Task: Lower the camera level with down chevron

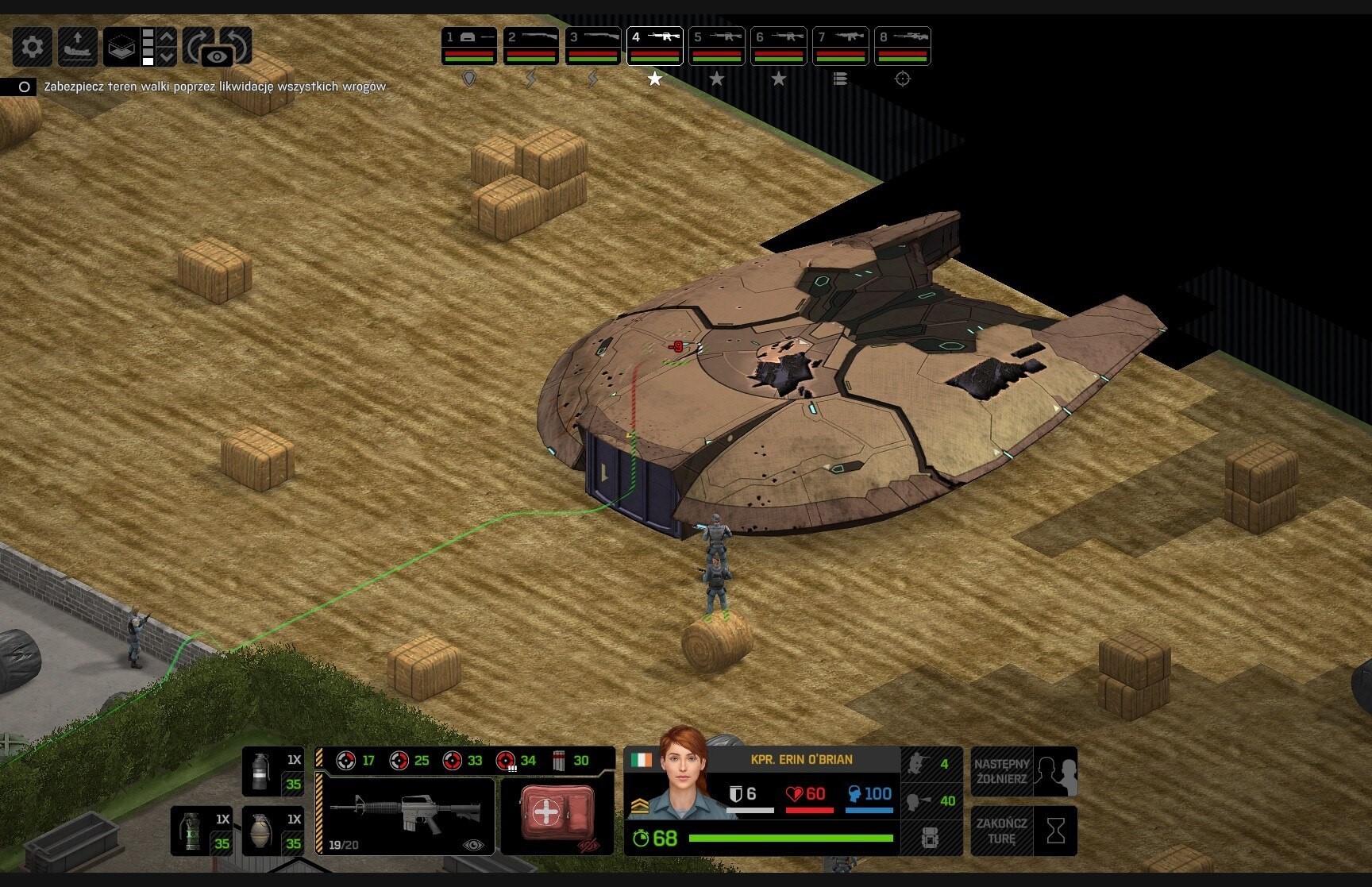Action: click(x=167, y=57)
